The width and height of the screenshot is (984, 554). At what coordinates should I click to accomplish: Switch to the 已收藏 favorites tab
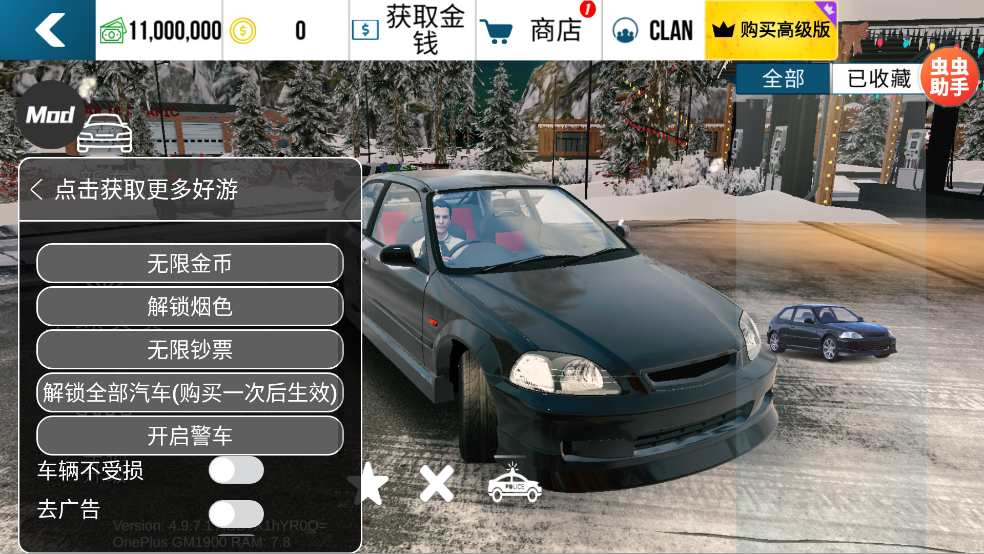click(878, 79)
